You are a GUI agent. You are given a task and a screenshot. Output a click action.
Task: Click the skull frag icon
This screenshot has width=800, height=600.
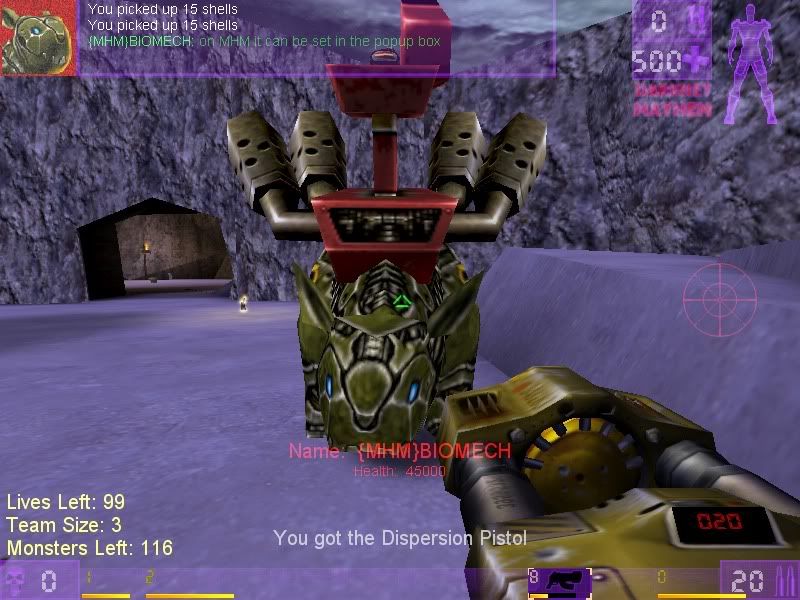pyautogui.click(x=15, y=581)
